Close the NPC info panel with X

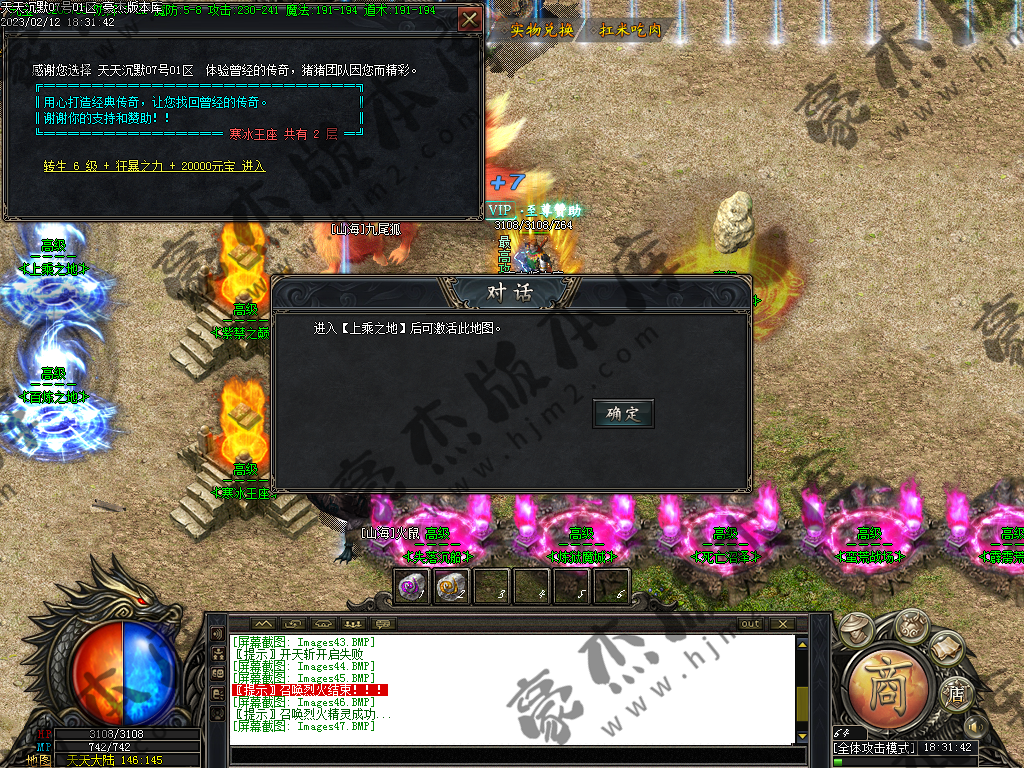click(x=468, y=19)
